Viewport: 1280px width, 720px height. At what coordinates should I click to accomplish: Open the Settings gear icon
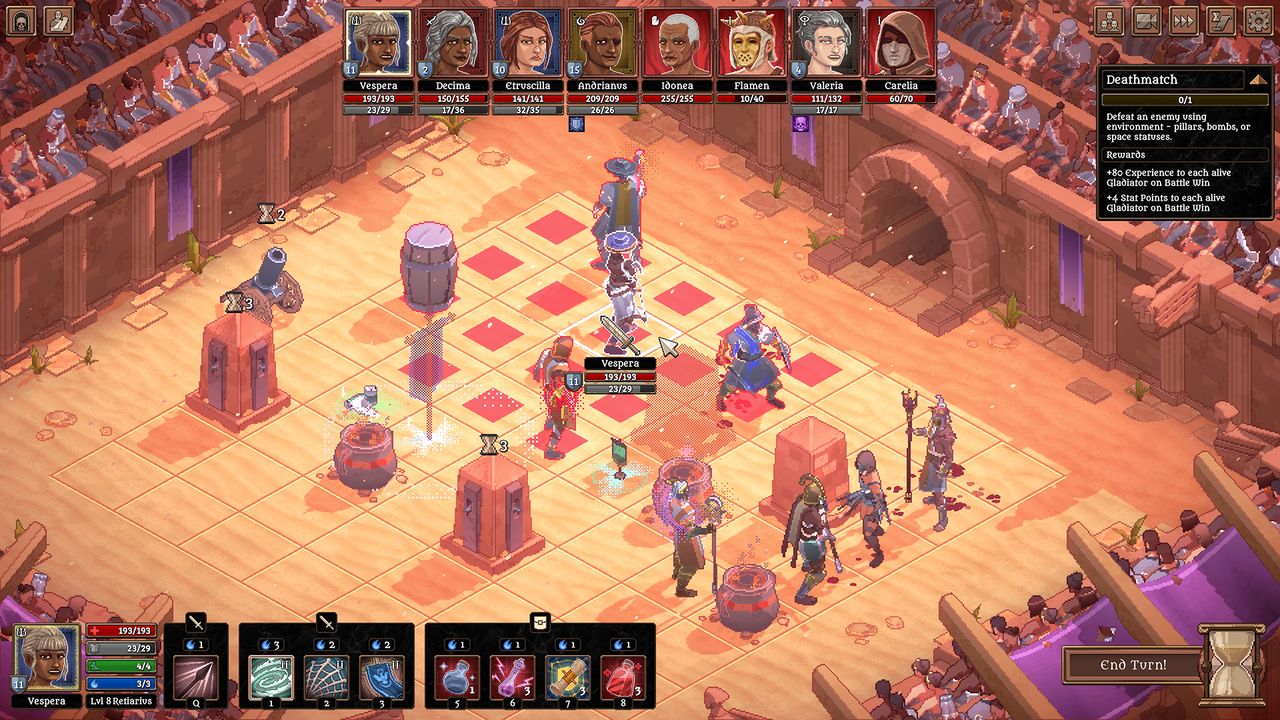1259,21
